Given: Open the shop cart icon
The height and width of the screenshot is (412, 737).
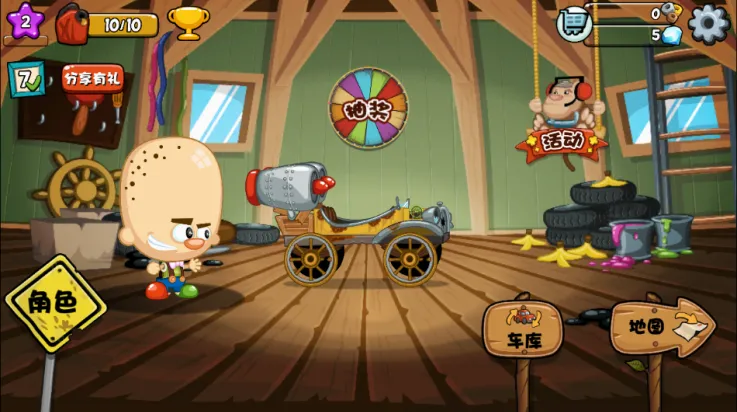Looking at the screenshot, I should point(574,22).
